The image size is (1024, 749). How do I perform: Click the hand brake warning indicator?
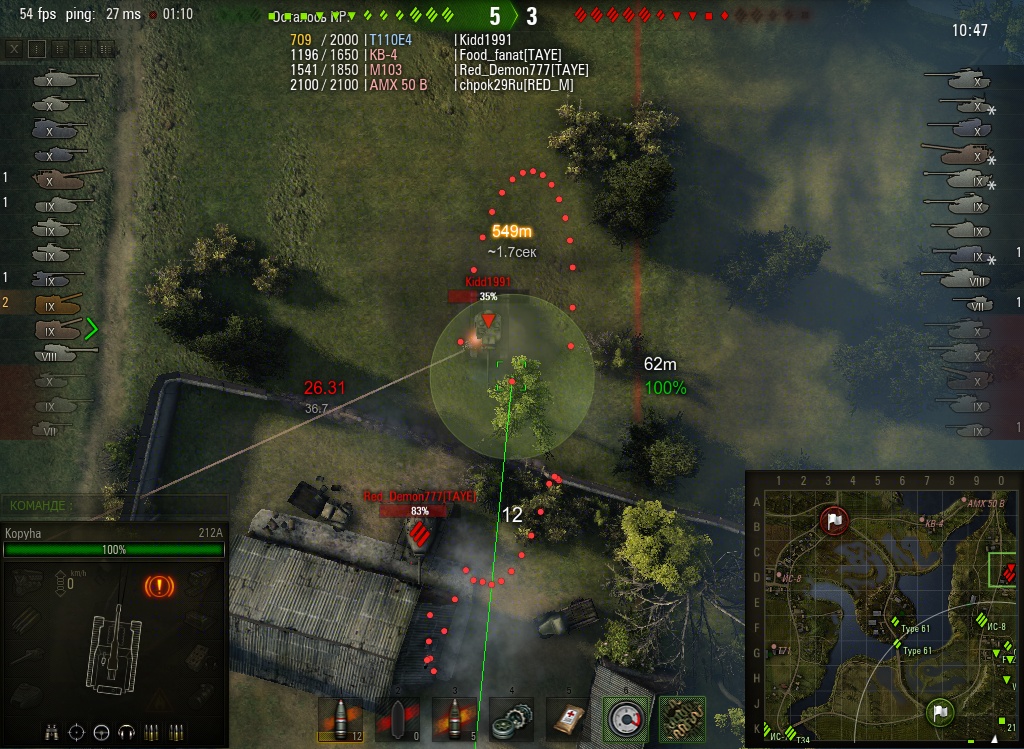[x=159, y=585]
